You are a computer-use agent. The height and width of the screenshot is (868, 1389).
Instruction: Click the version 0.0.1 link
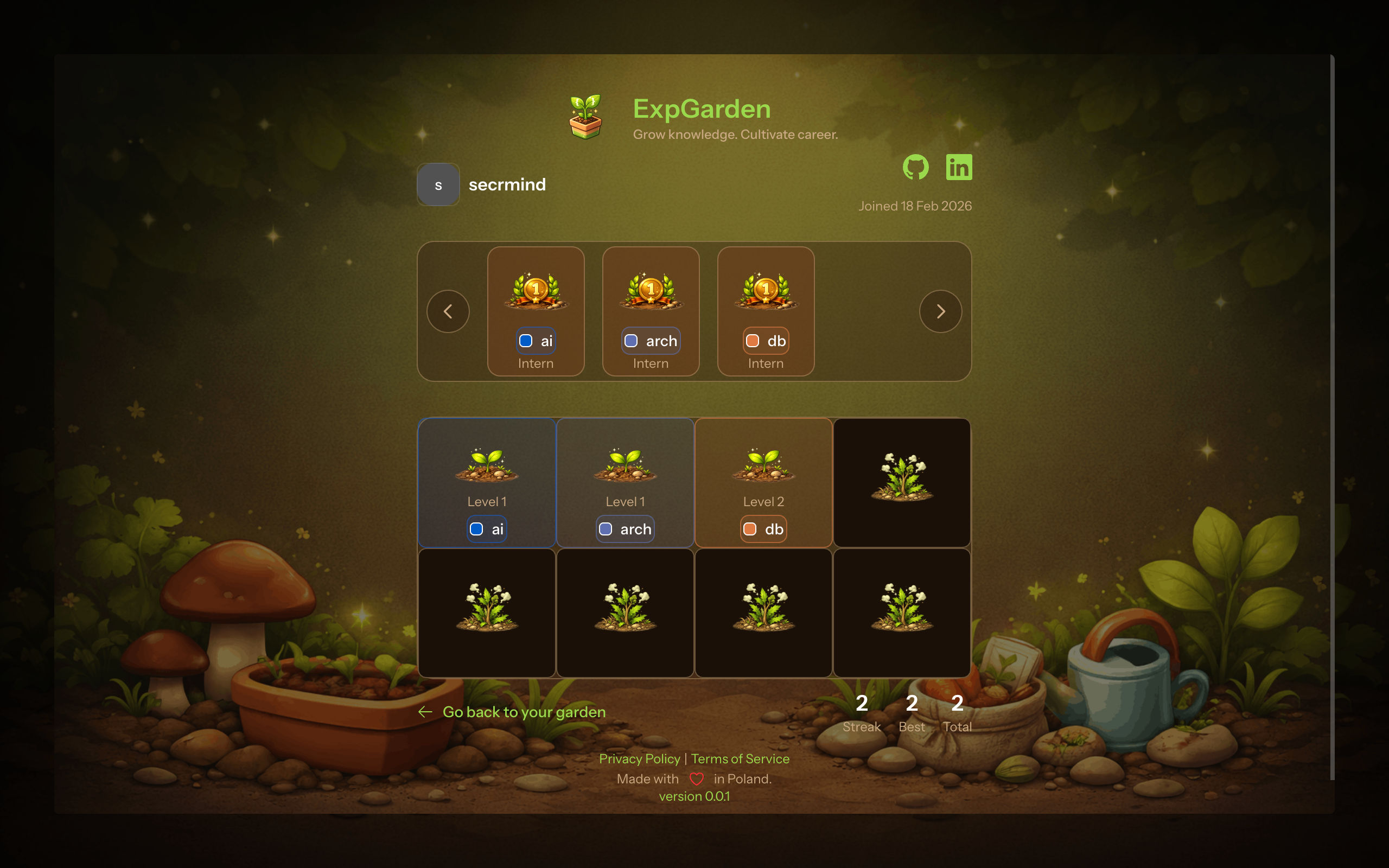pos(694,796)
